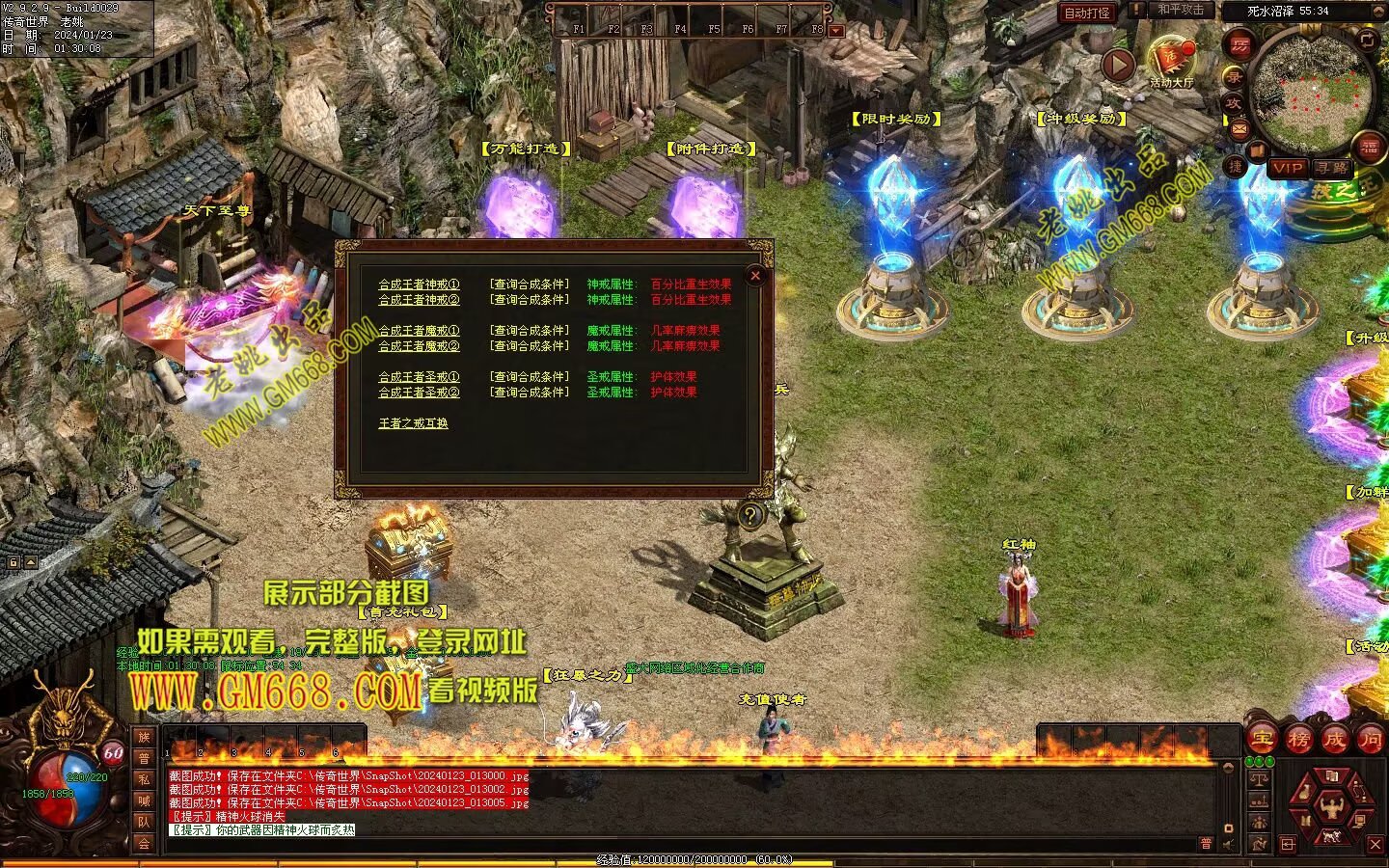
Task: Query synthesis conditions for 王者圣戒②
Action: pos(530,393)
